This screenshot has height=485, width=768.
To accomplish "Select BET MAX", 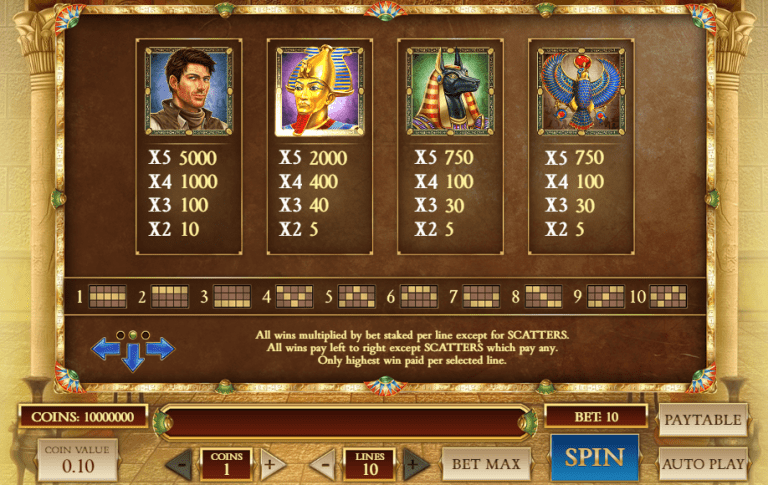I will point(486,464).
